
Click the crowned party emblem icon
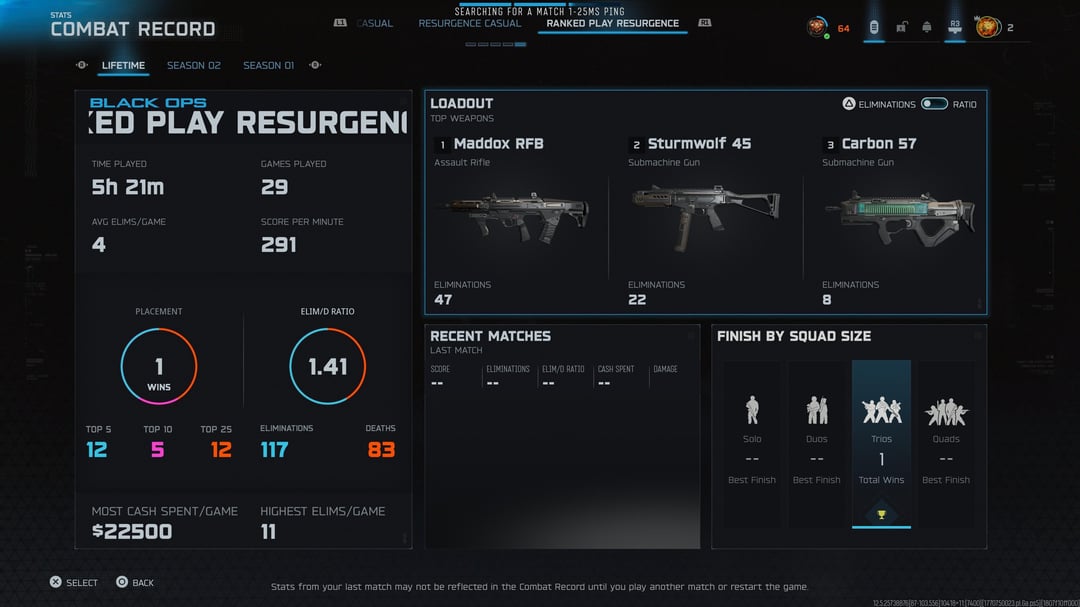(988, 27)
